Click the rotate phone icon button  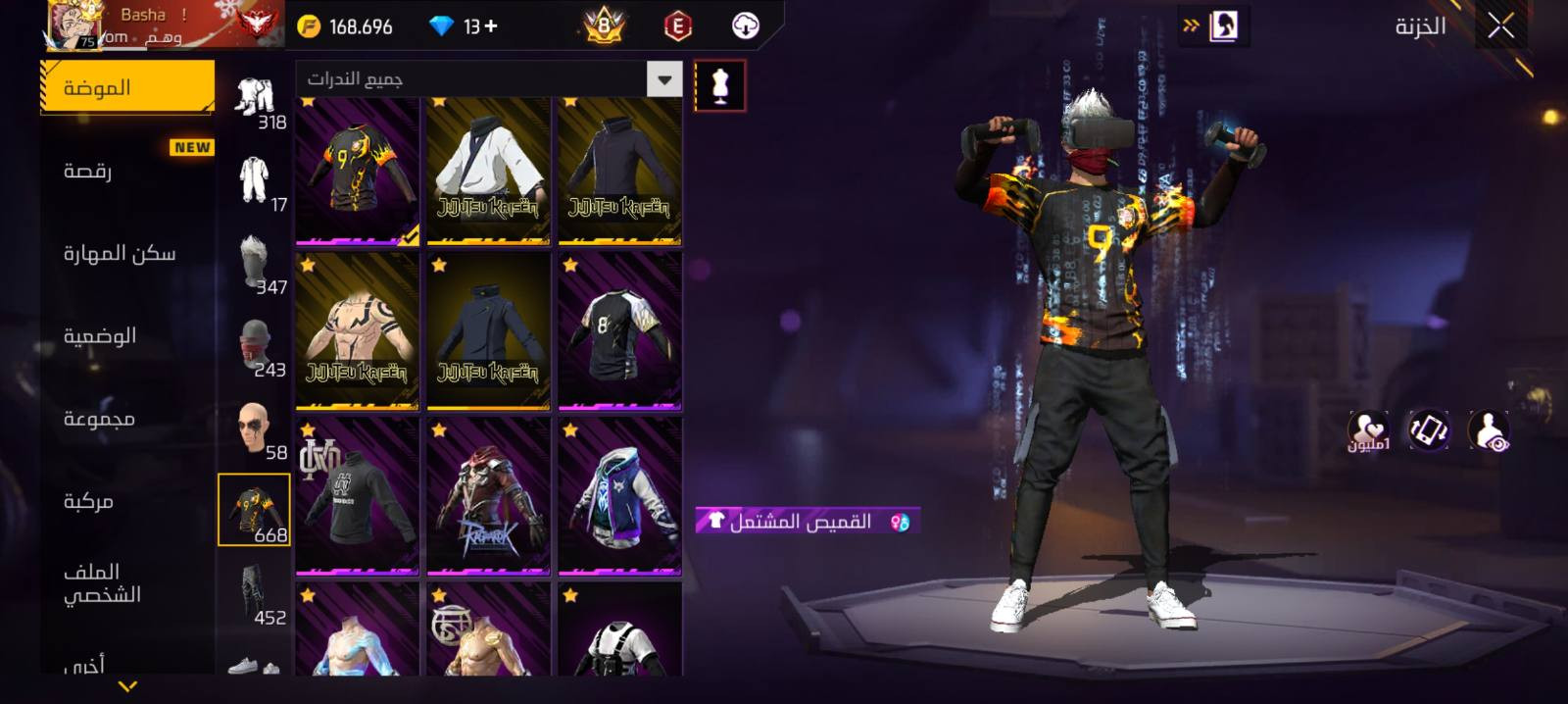[1429, 430]
